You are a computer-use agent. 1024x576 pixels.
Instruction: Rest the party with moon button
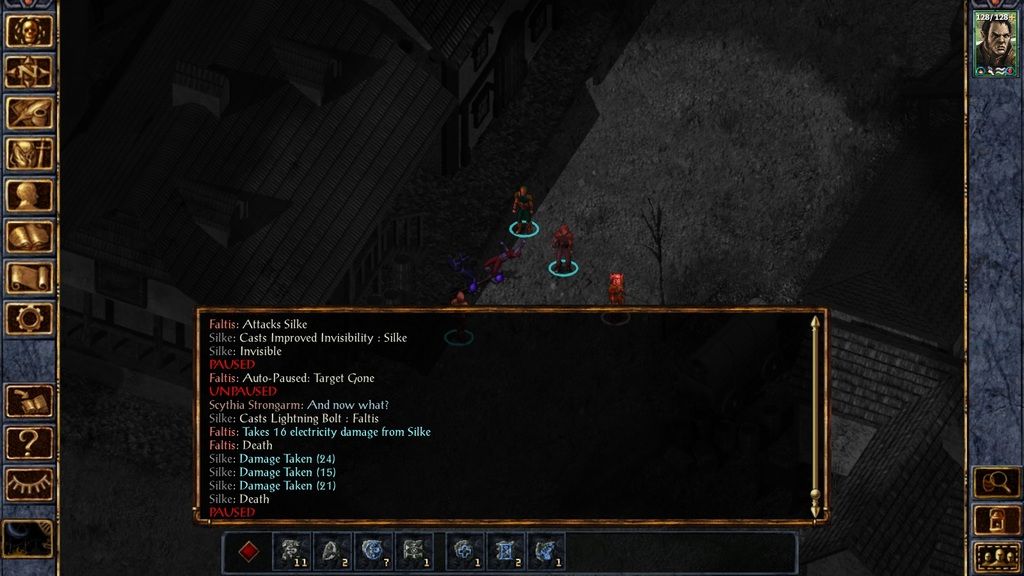(27, 538)
